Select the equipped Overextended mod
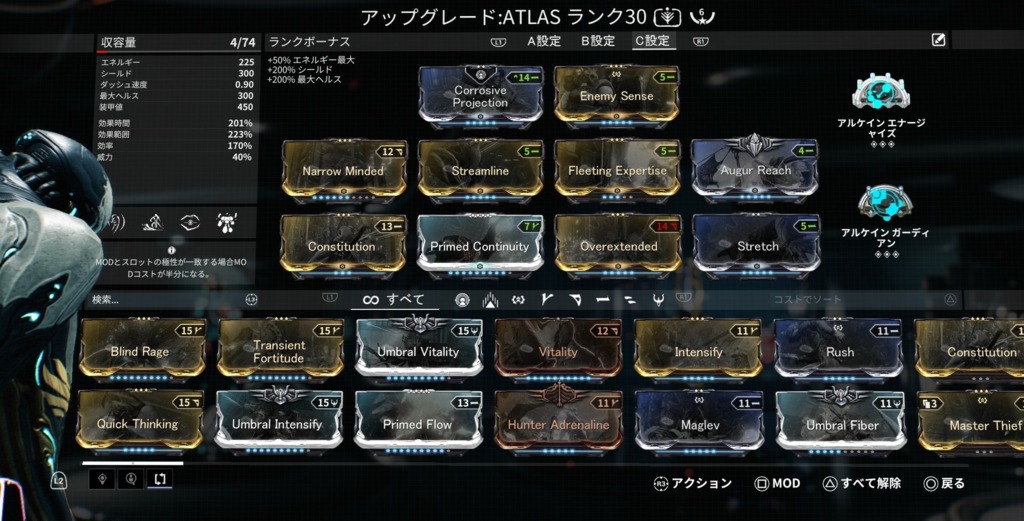This screenshot has width=1024, height=521. [x=618, y=246]
